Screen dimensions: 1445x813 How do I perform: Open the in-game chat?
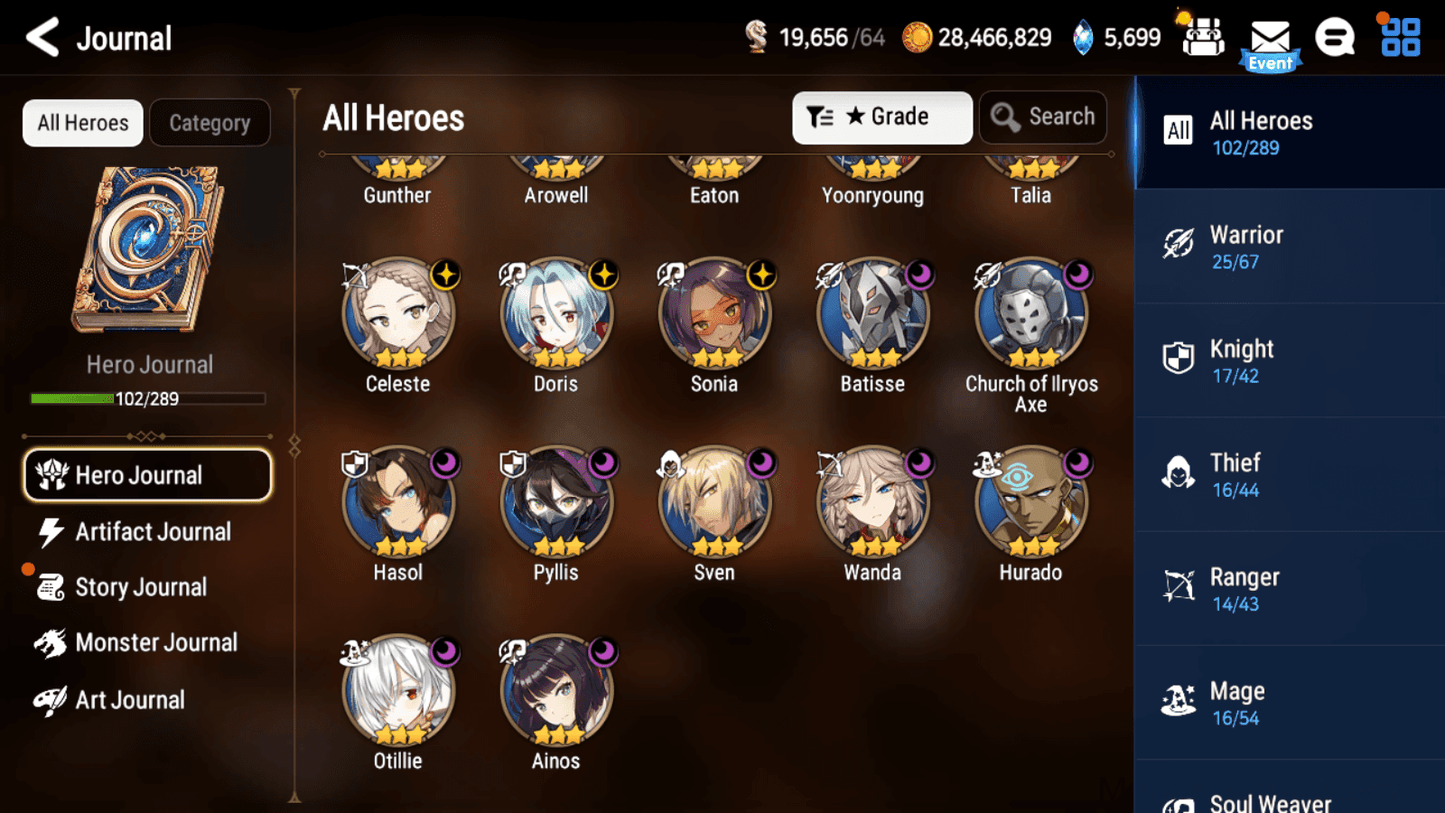(x=1335, y=36)
